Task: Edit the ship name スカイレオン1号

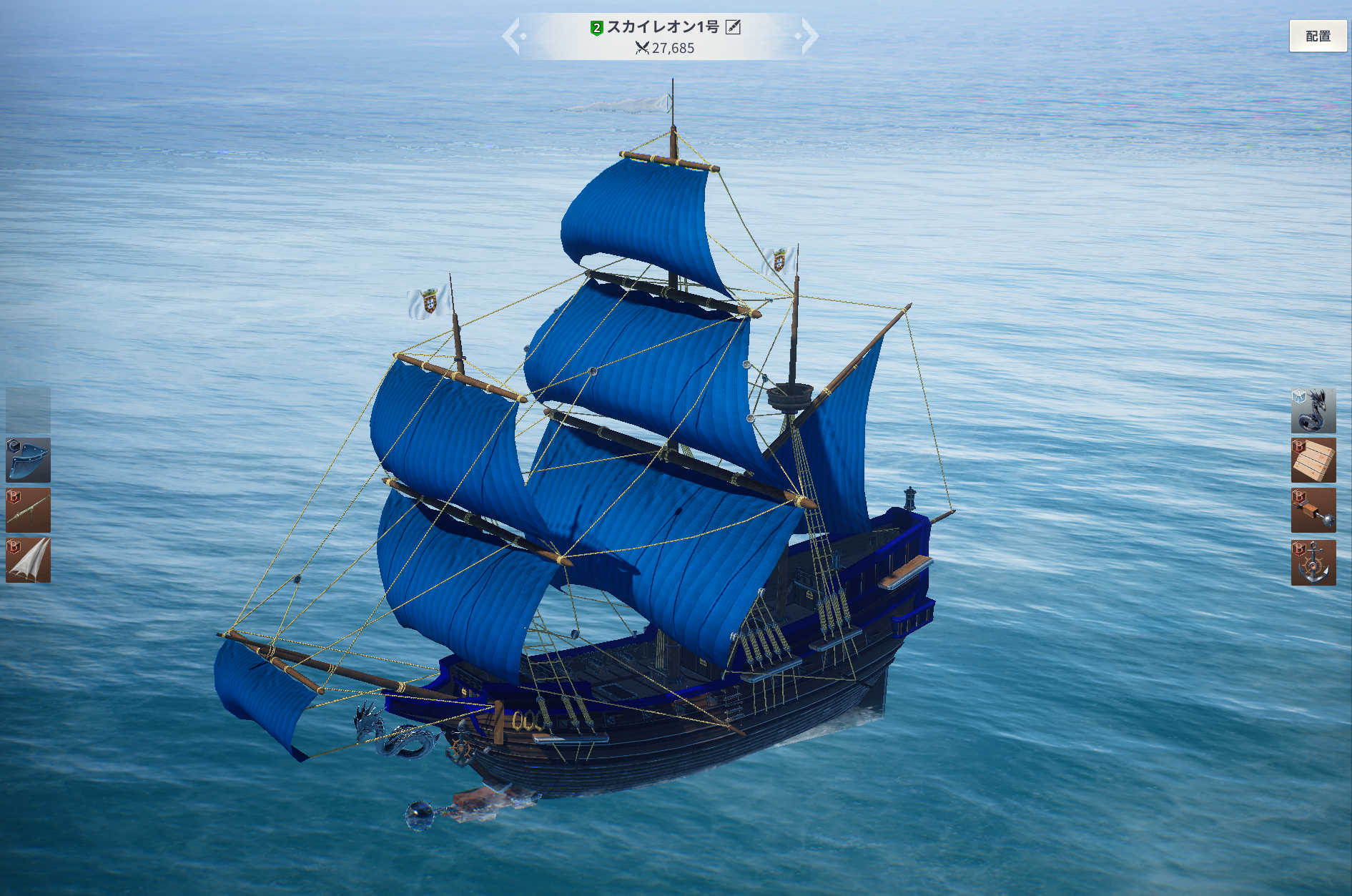Action: pyautogui.click(x=733, y=27)
